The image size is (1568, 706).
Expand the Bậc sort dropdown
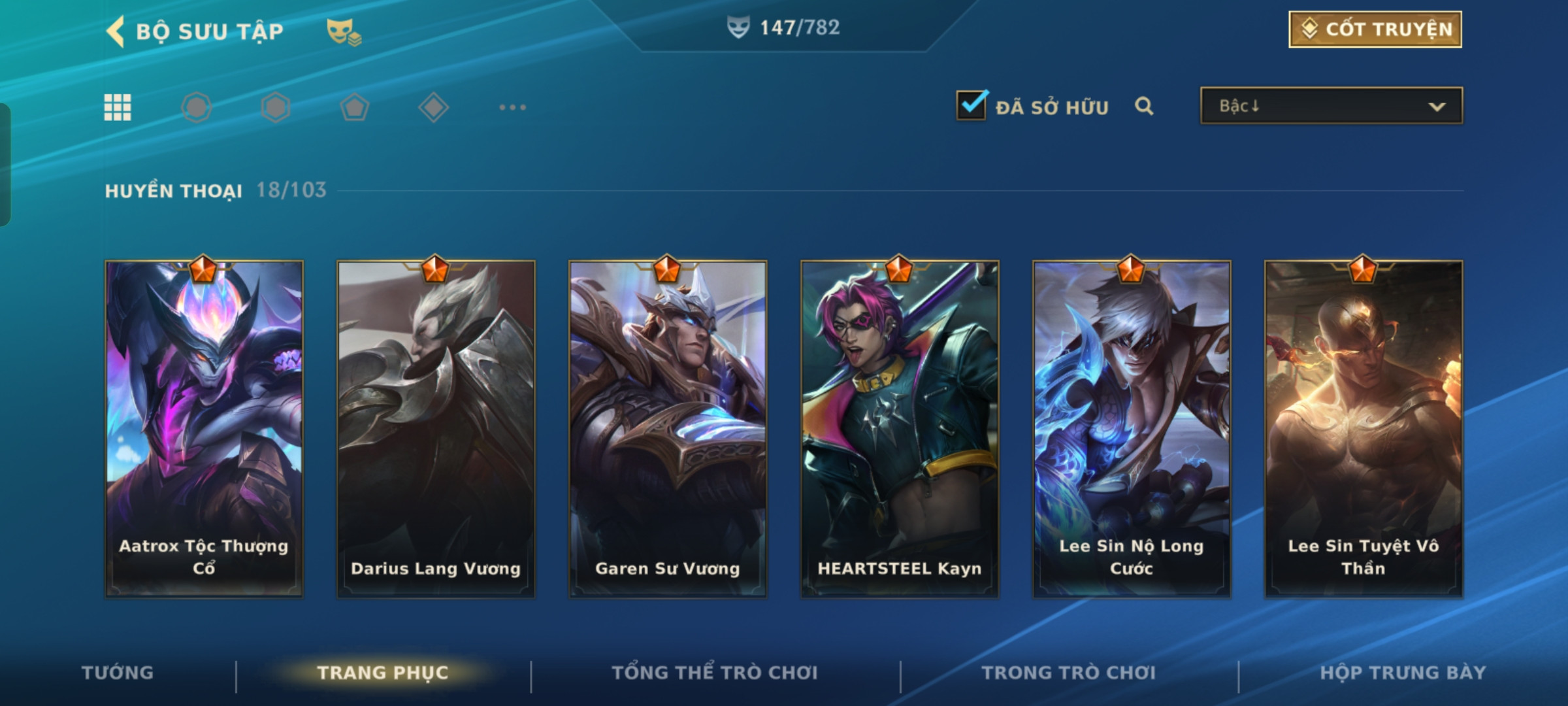point(1331,106)
